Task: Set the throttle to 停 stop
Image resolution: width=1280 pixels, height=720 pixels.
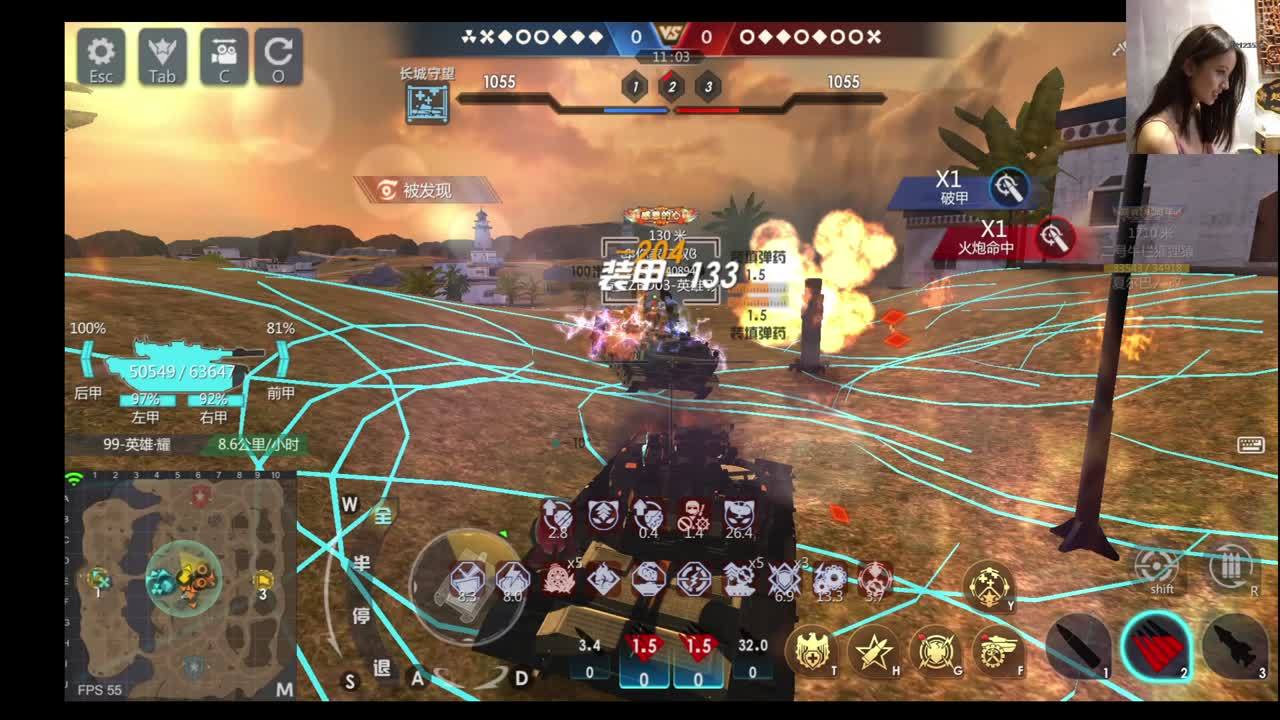Action: click(360, 616)
